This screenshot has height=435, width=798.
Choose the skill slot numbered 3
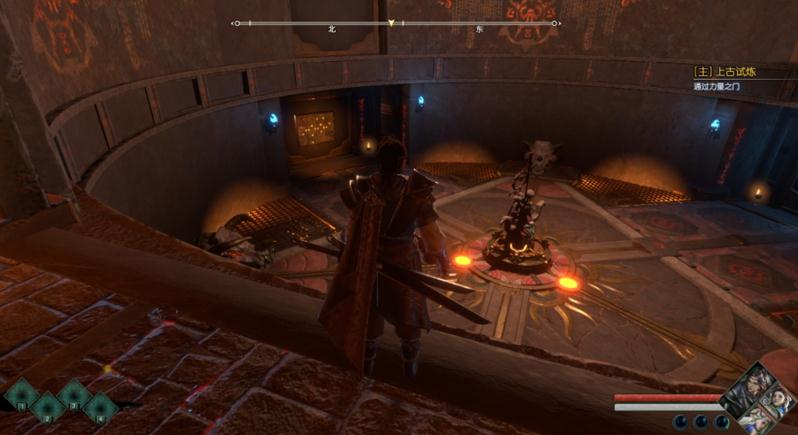point(73,395)
